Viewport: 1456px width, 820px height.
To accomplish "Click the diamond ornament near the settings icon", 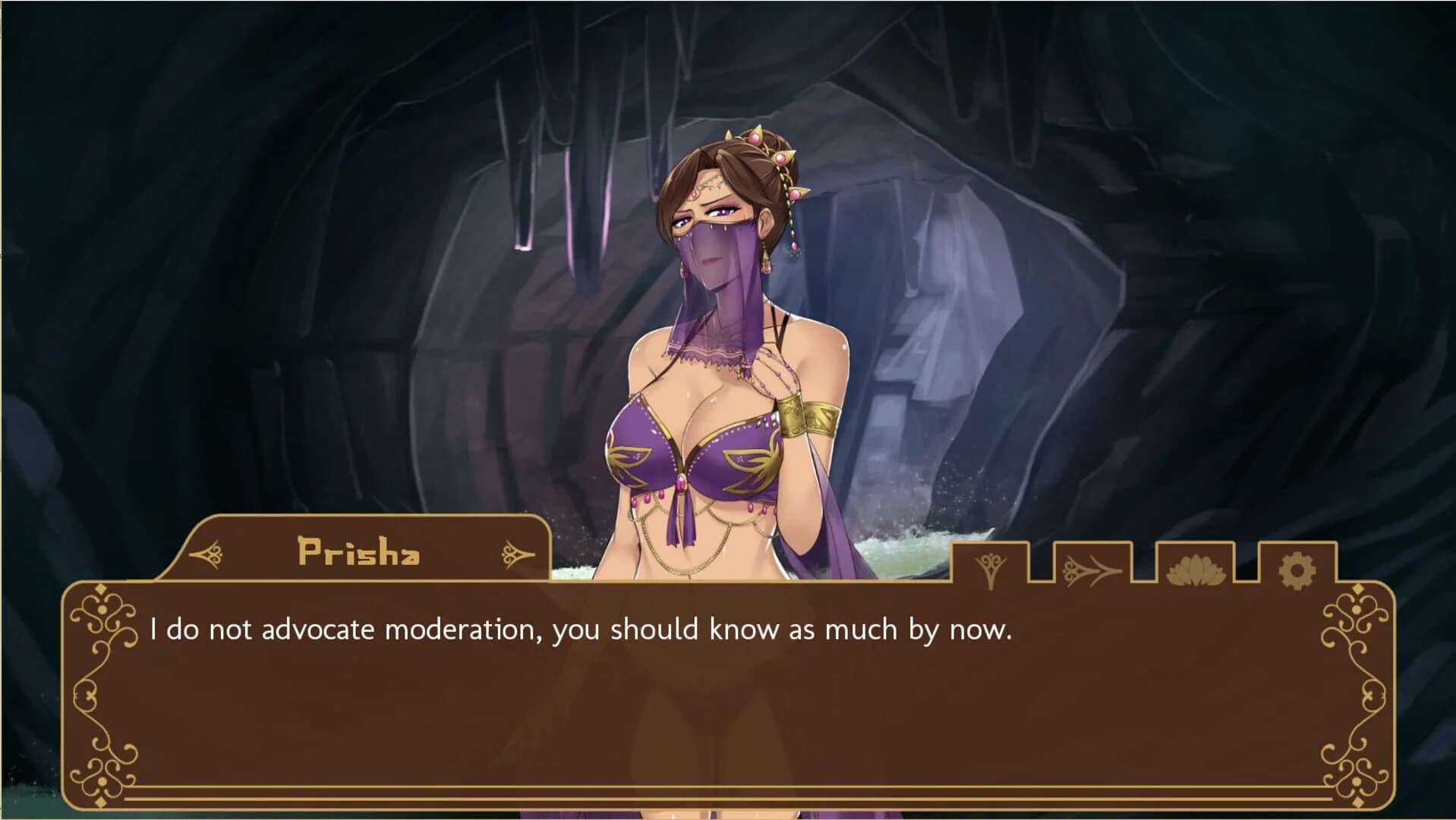I will coord(1357,587).
